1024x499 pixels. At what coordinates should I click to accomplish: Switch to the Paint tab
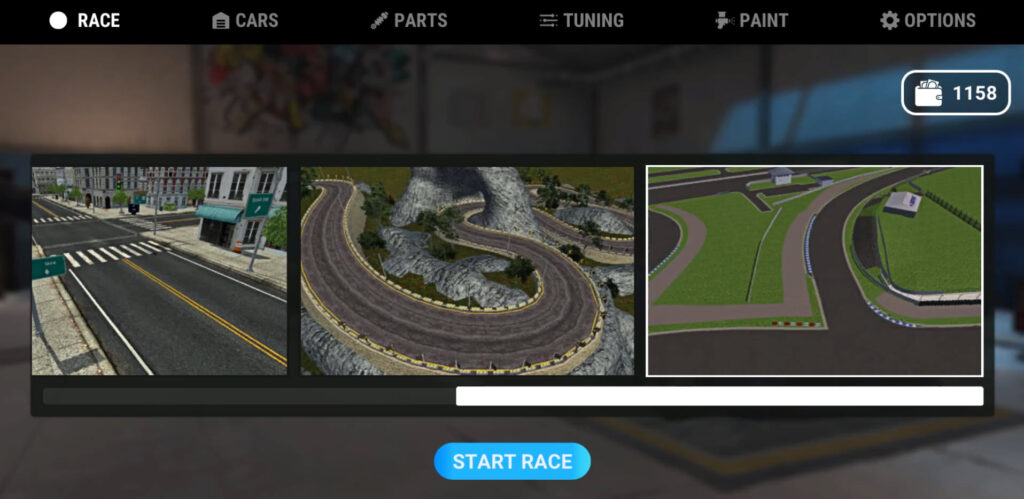pos(751,21)
